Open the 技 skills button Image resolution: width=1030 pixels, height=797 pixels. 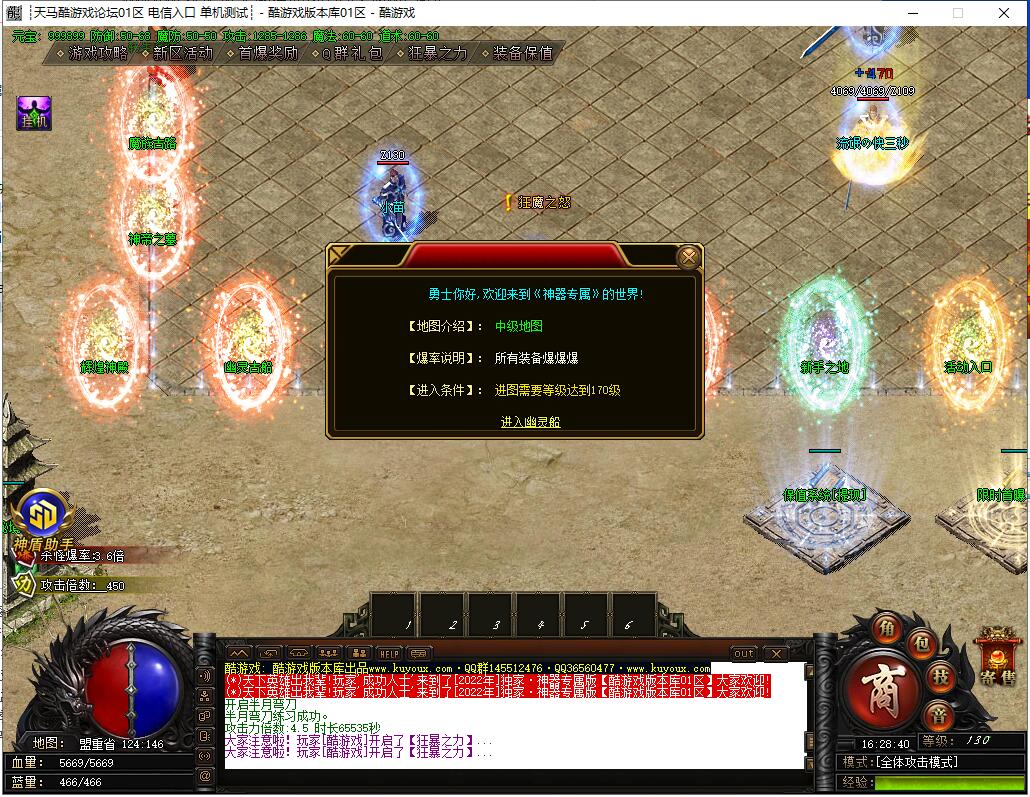942,676
